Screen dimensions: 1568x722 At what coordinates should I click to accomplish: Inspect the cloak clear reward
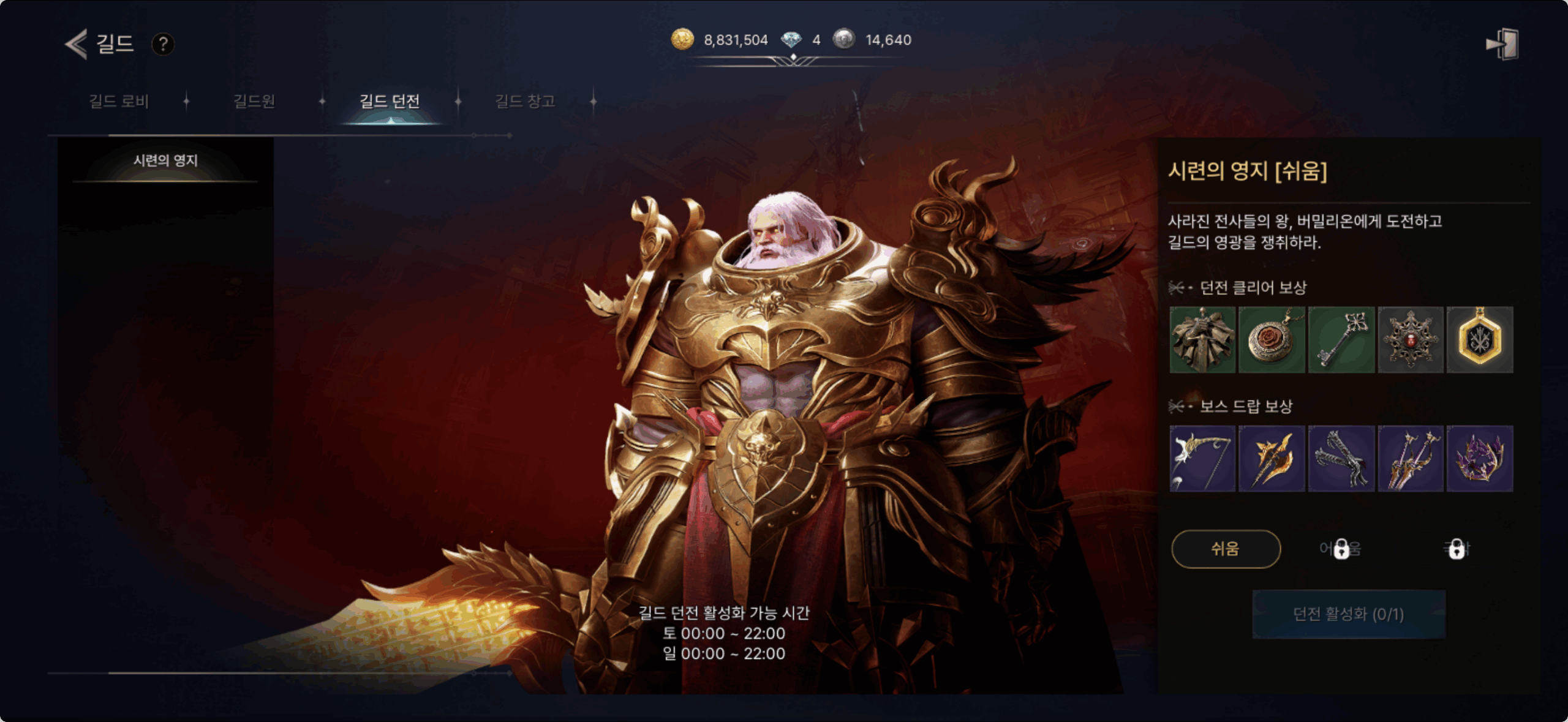[x=1202, y=340]
